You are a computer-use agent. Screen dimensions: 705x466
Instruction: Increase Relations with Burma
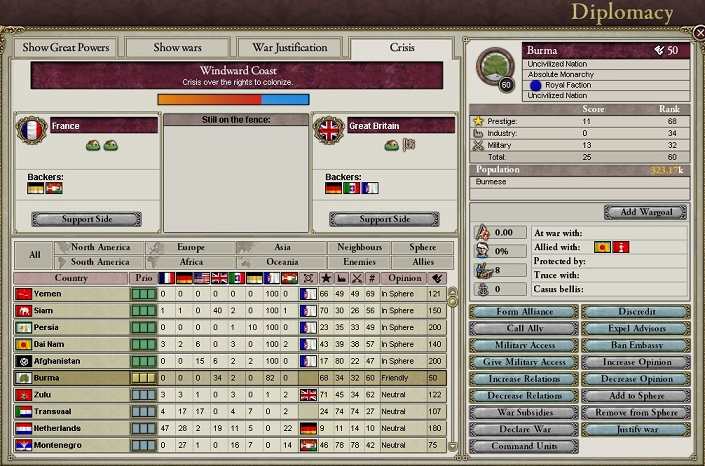pos(524,380)
